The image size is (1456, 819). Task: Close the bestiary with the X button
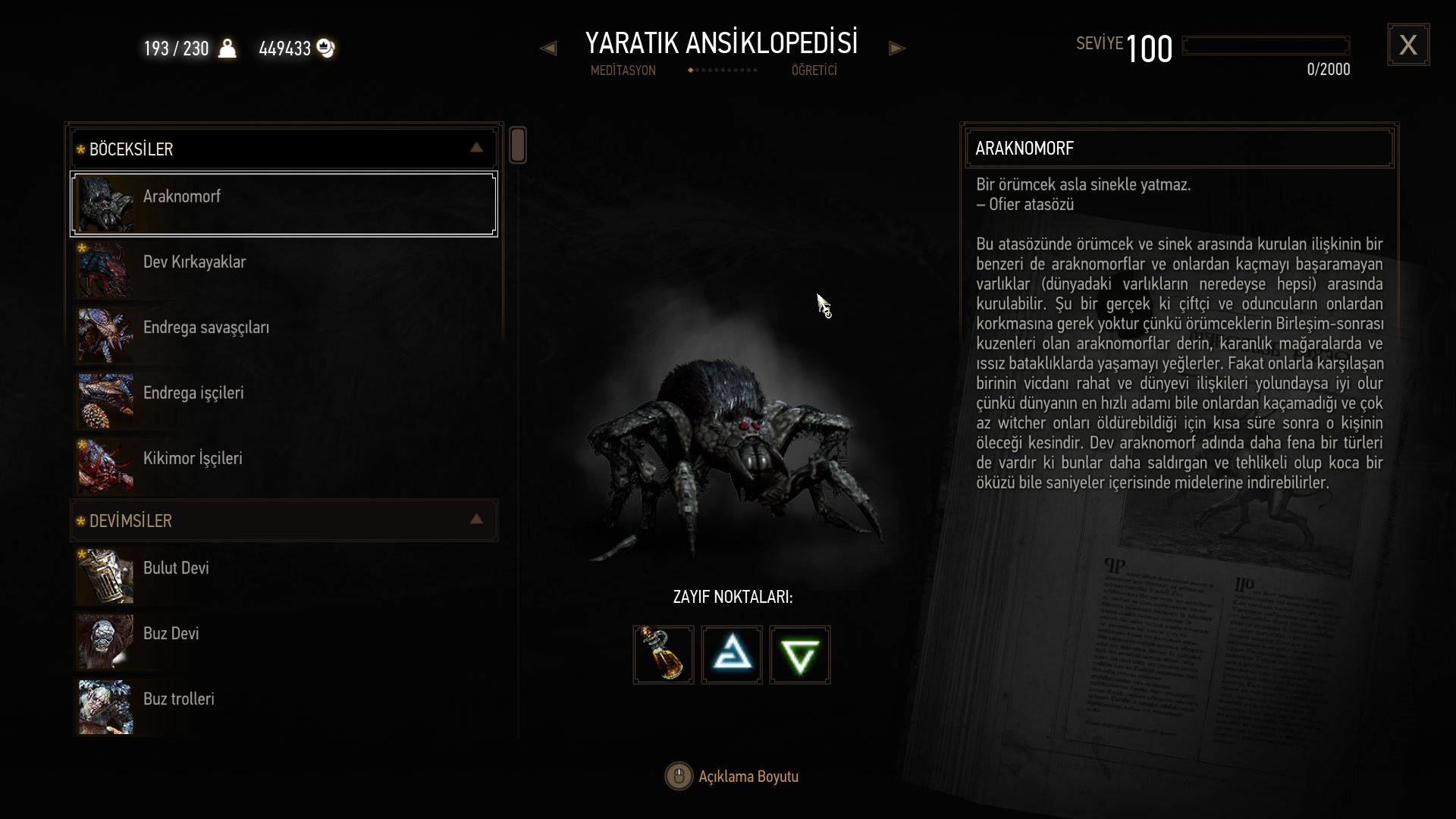pos(1408,45)
